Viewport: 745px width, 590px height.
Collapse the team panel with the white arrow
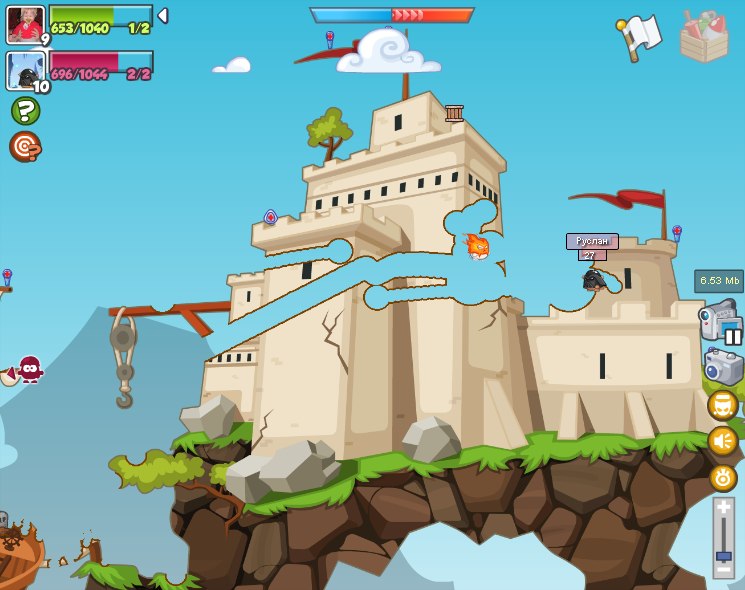(163, 16)
